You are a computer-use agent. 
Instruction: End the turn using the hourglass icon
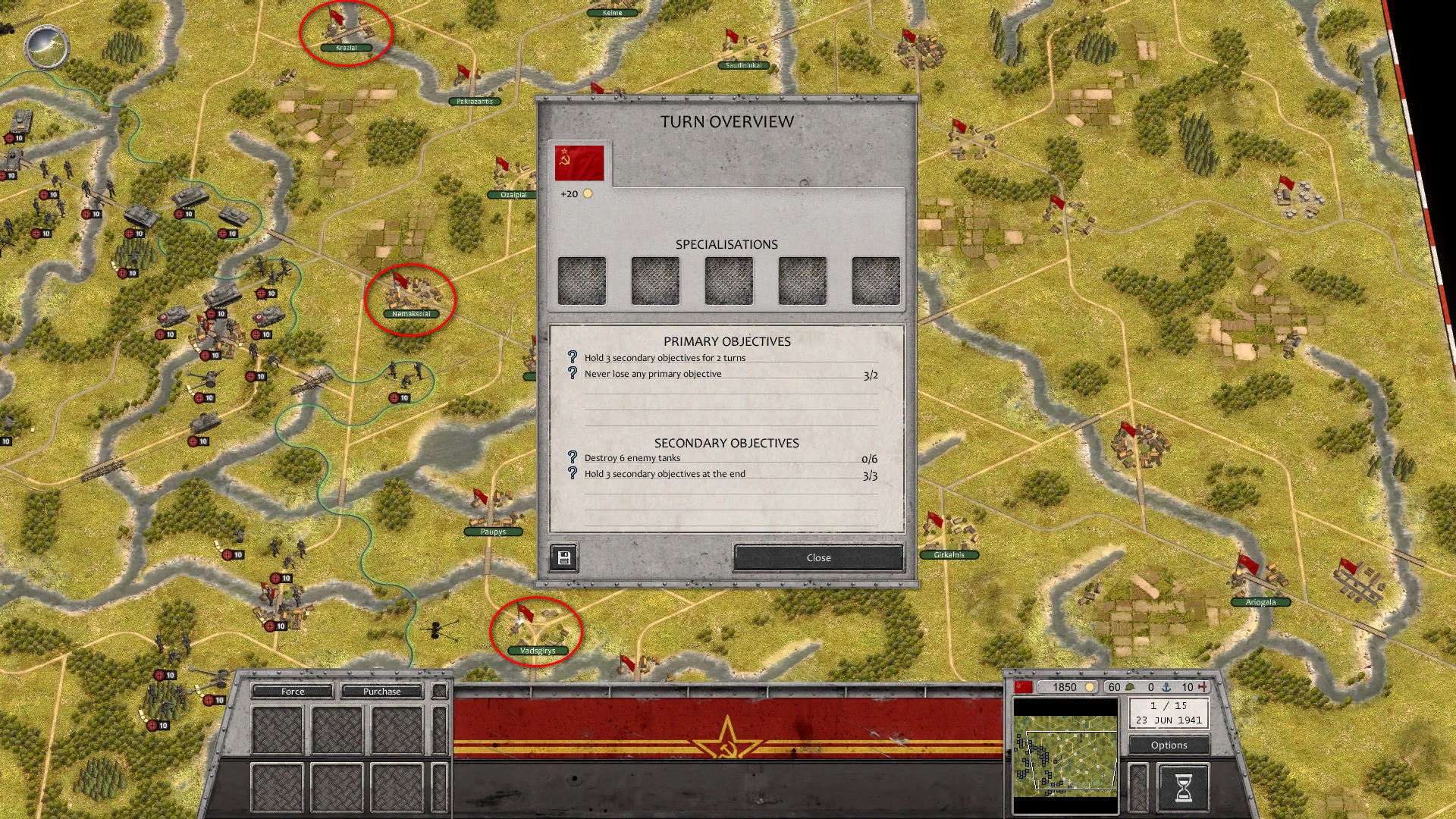coord(1185,789)
